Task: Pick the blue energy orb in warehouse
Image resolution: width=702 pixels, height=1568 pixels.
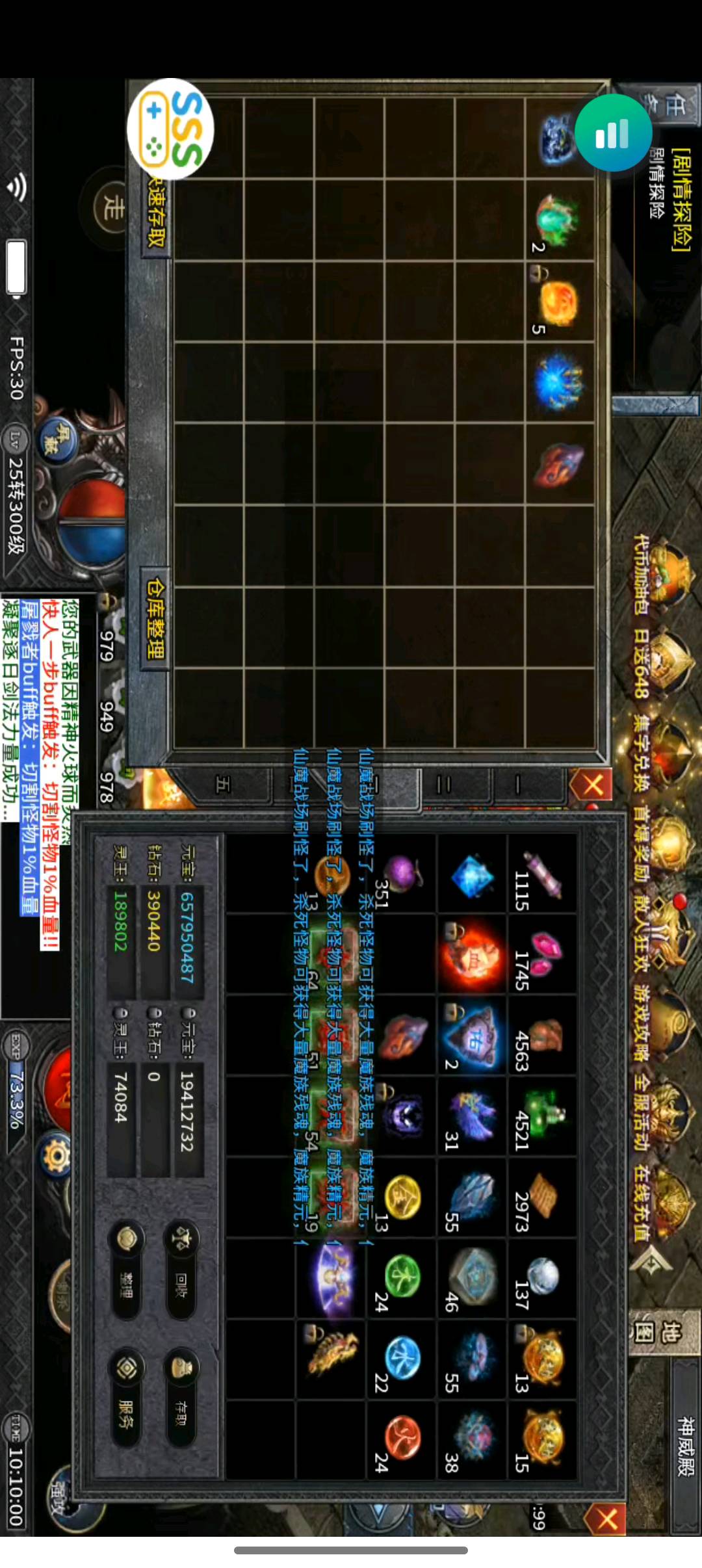Action: (558, 384)
